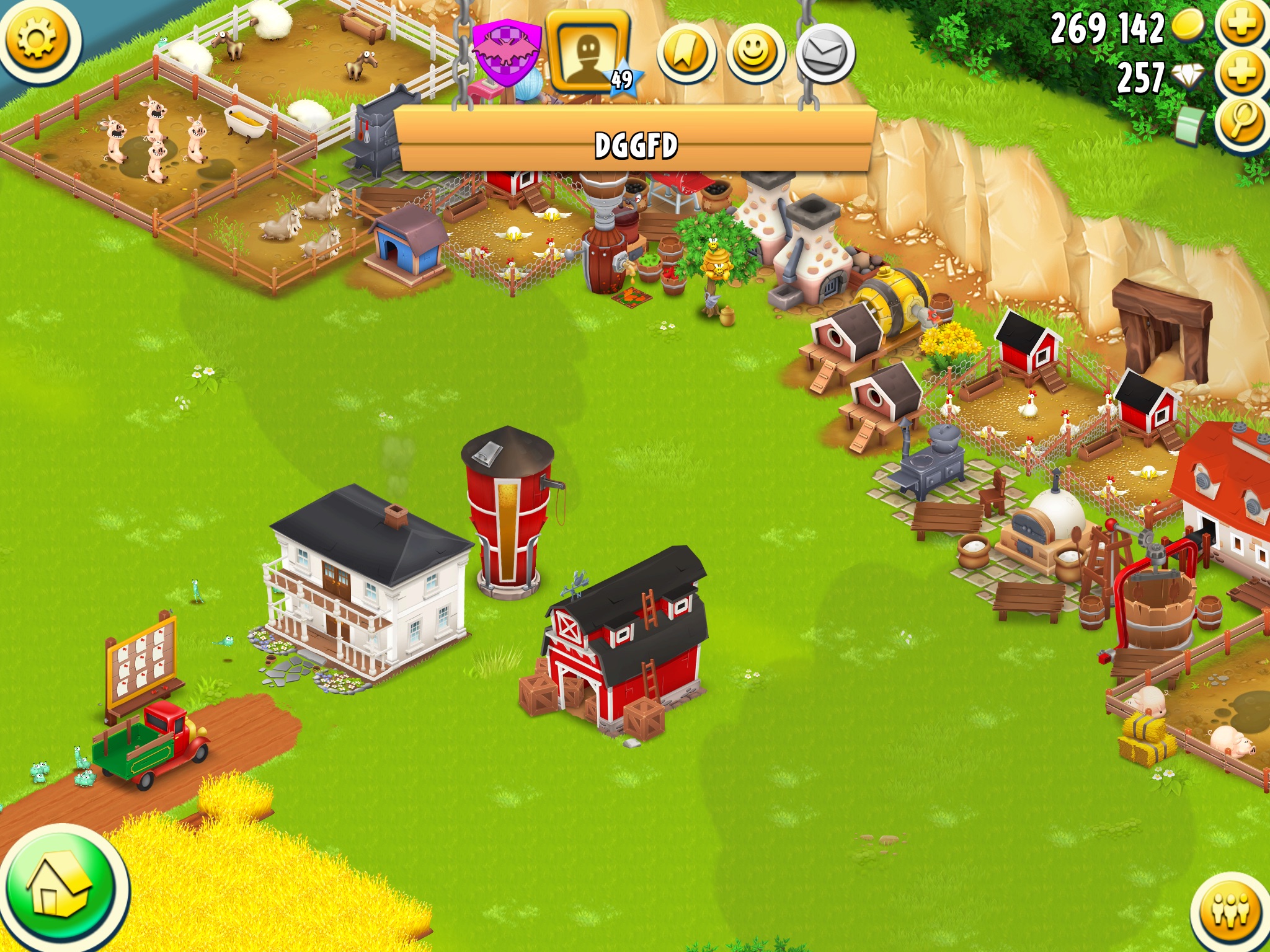Open the settings gear menu
Image resolution: width=1270 pixels, height=952 pixels.
38,40
